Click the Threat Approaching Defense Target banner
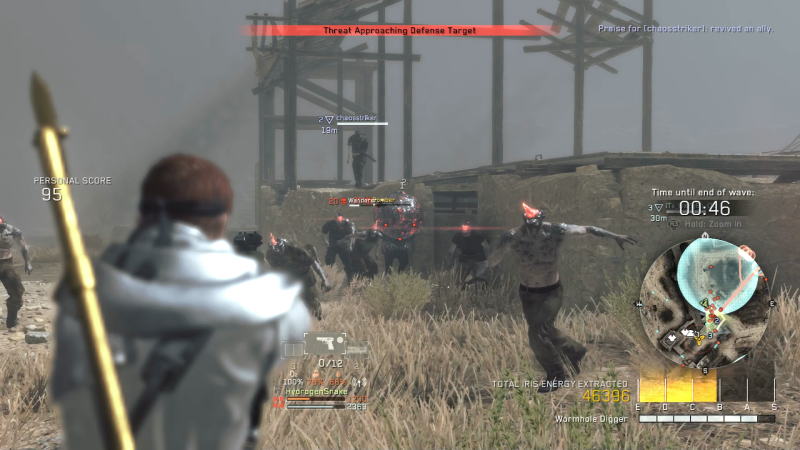This screenshot has height=450, width=800. click(x=399, y=31)
